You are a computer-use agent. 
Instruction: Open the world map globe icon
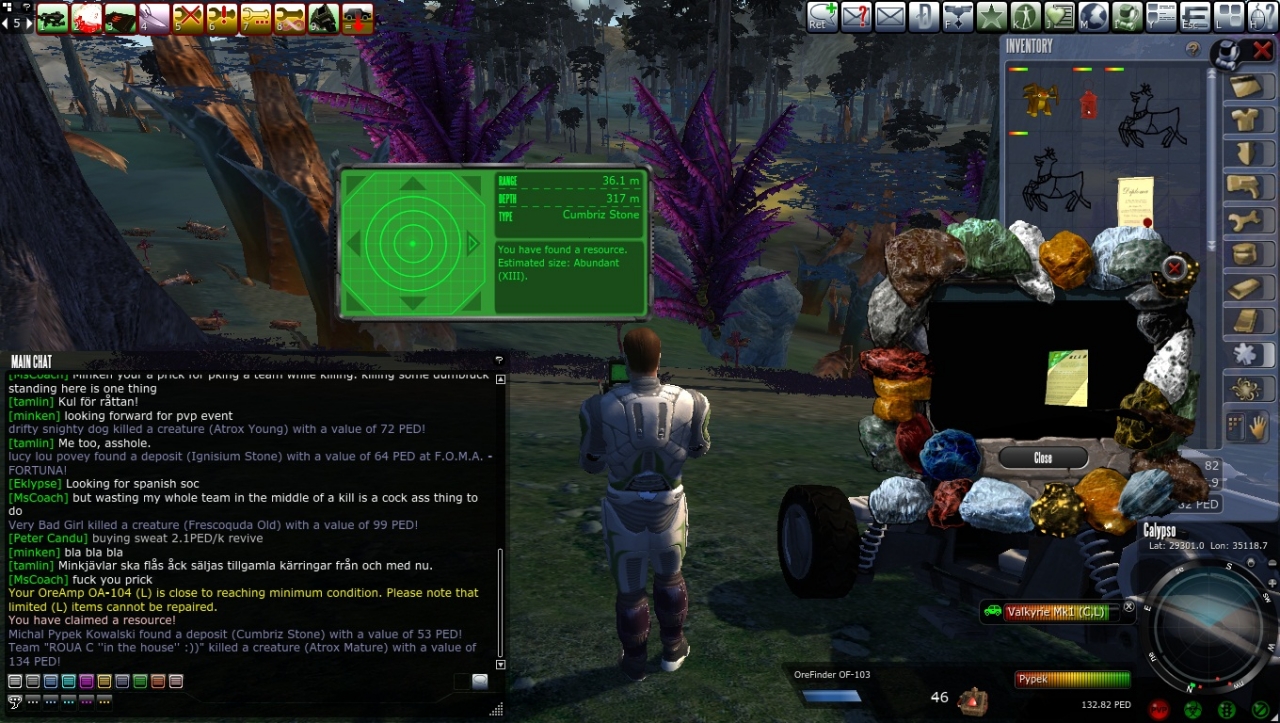click(x=1093, y=17)
